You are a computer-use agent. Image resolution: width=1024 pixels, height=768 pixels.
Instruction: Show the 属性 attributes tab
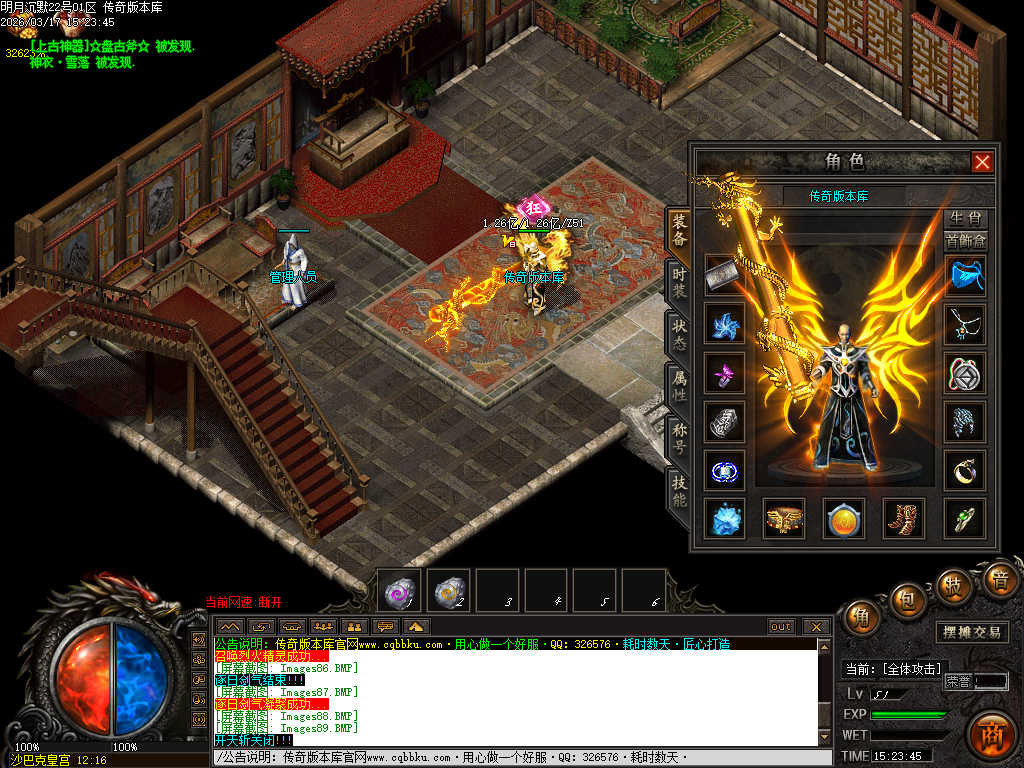coord(679,385)
